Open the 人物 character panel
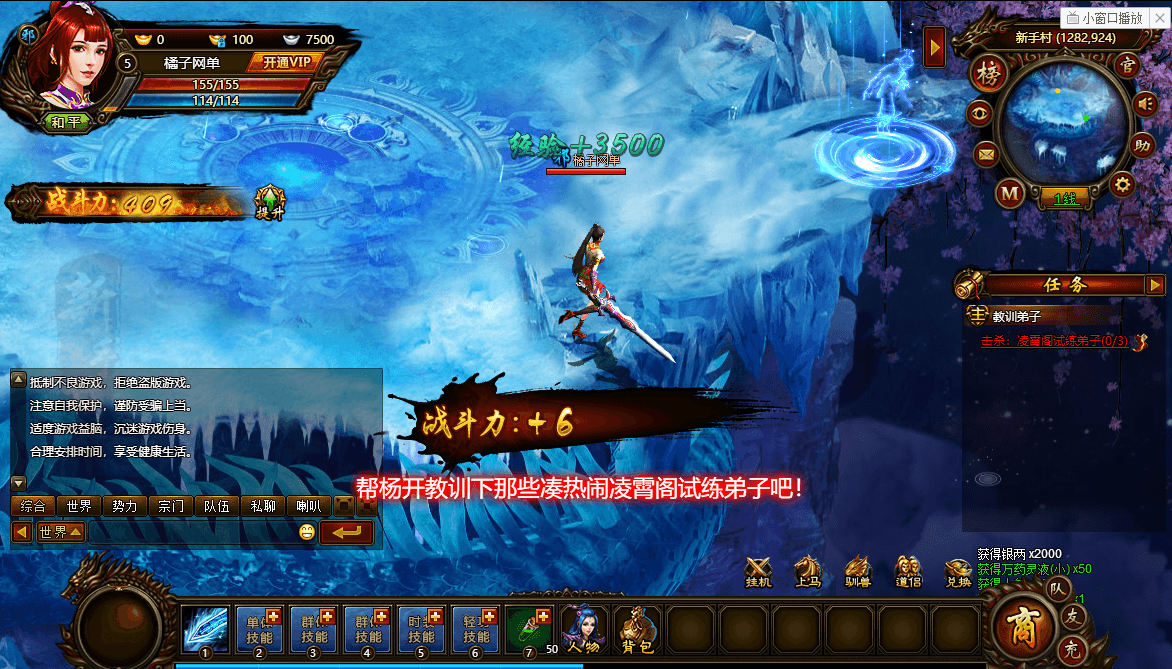 coord(582,629)
